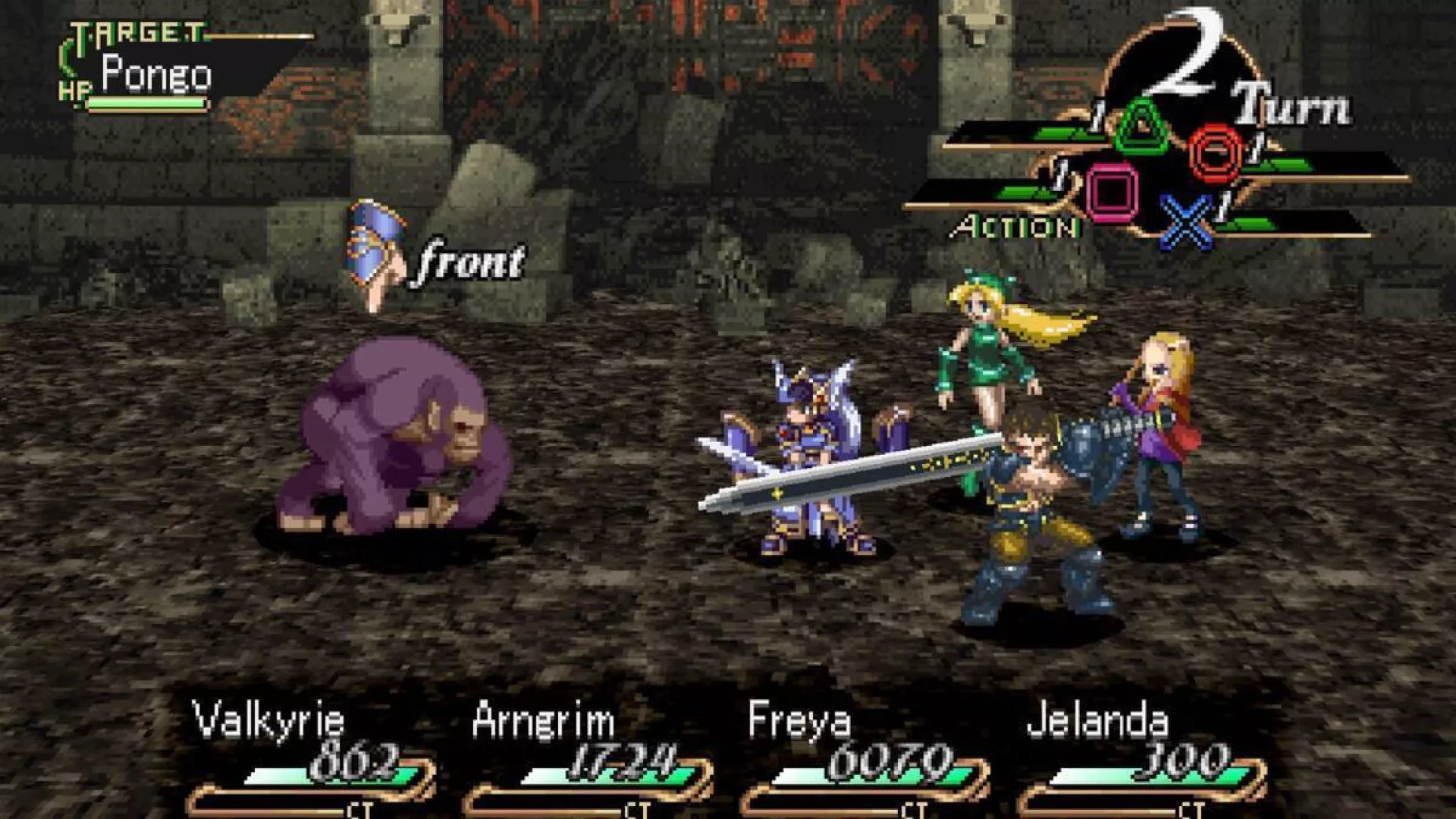Choose Freya's party status panel
Viewport: 1456px width, 819px height.
click(864, 758)
